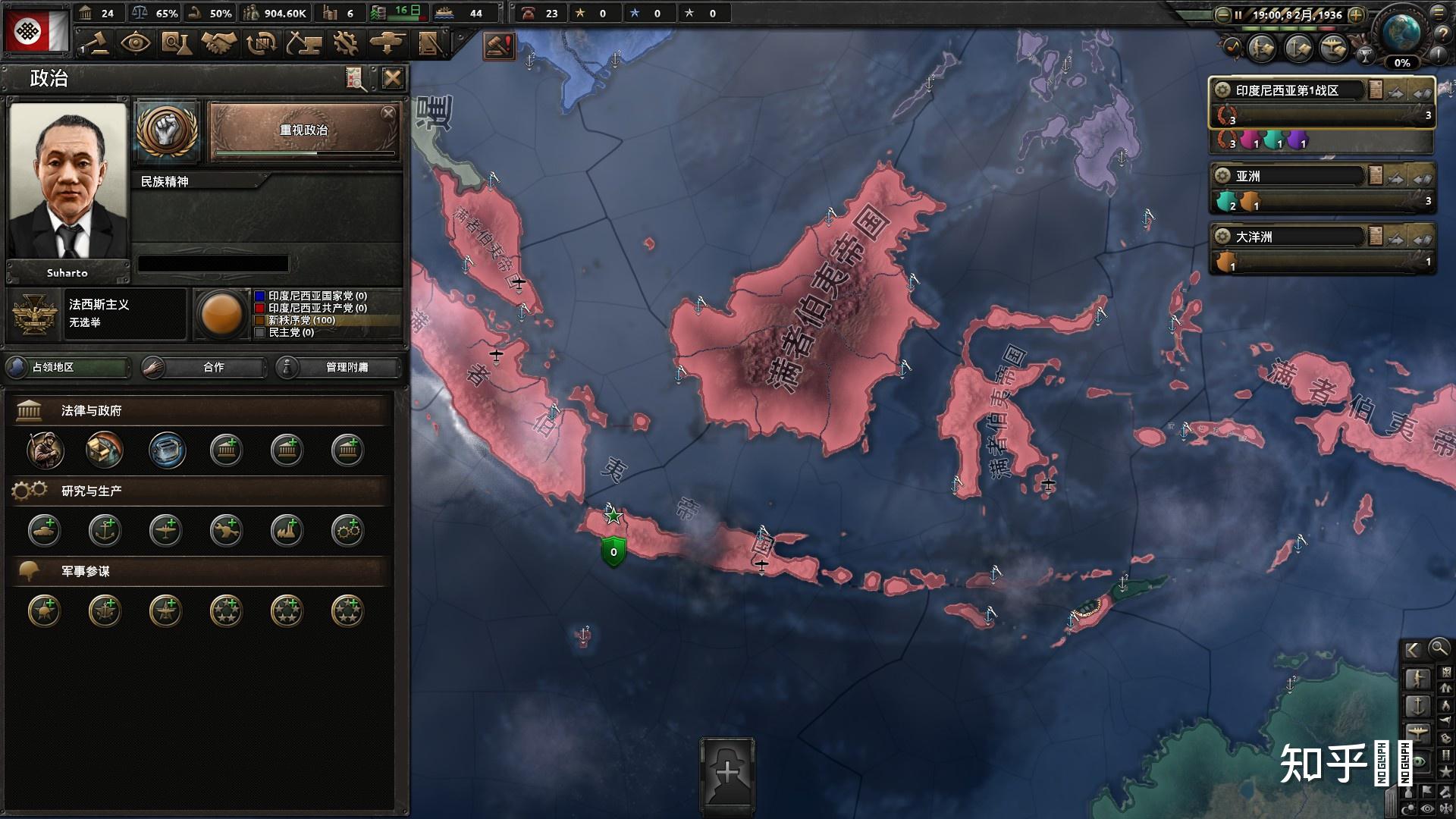Click the 合作 collaboration button
The height and width of the screenshot is (819, 1456).
204,367
